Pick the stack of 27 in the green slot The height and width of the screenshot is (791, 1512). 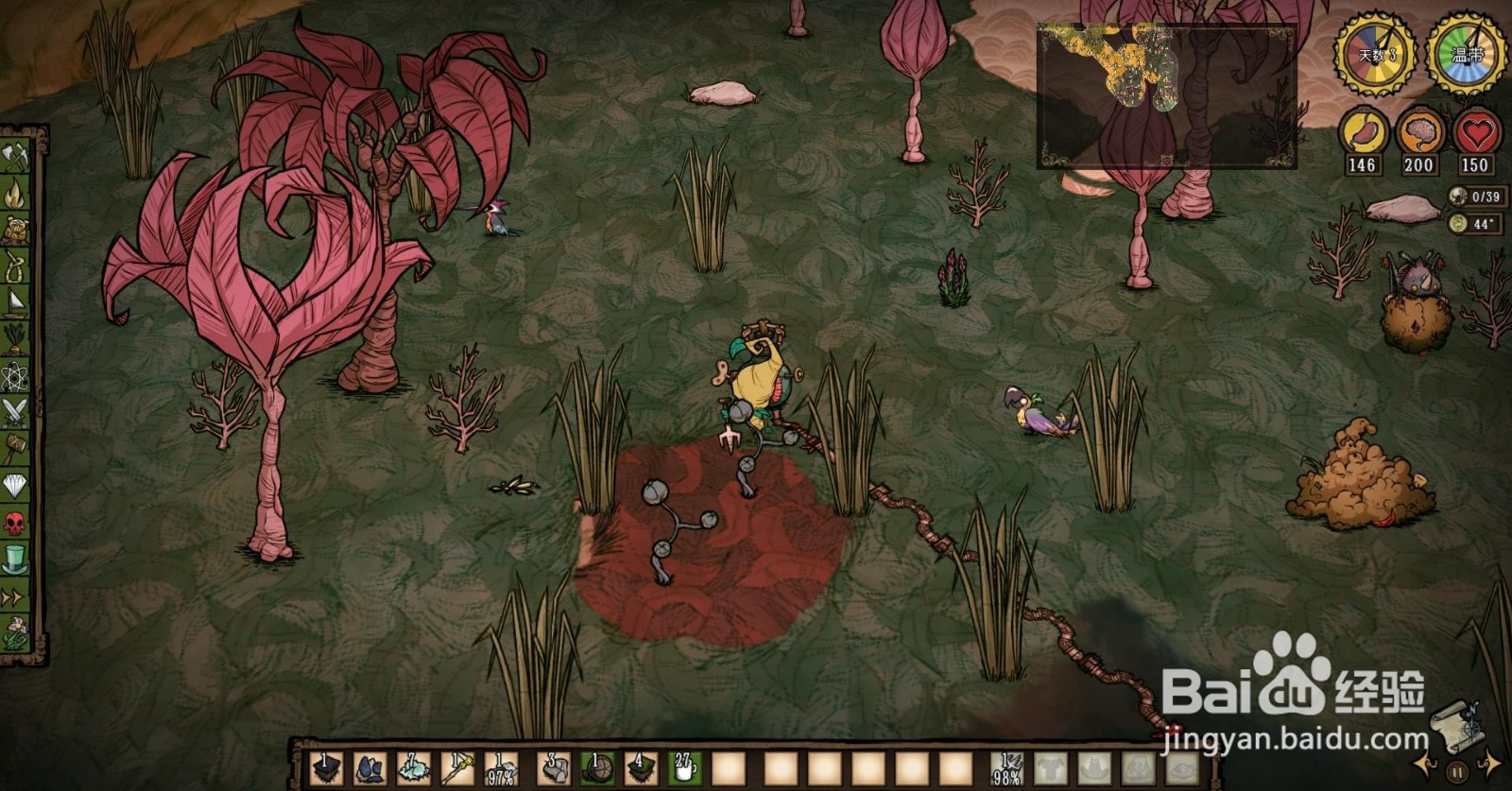coord(684,768)
